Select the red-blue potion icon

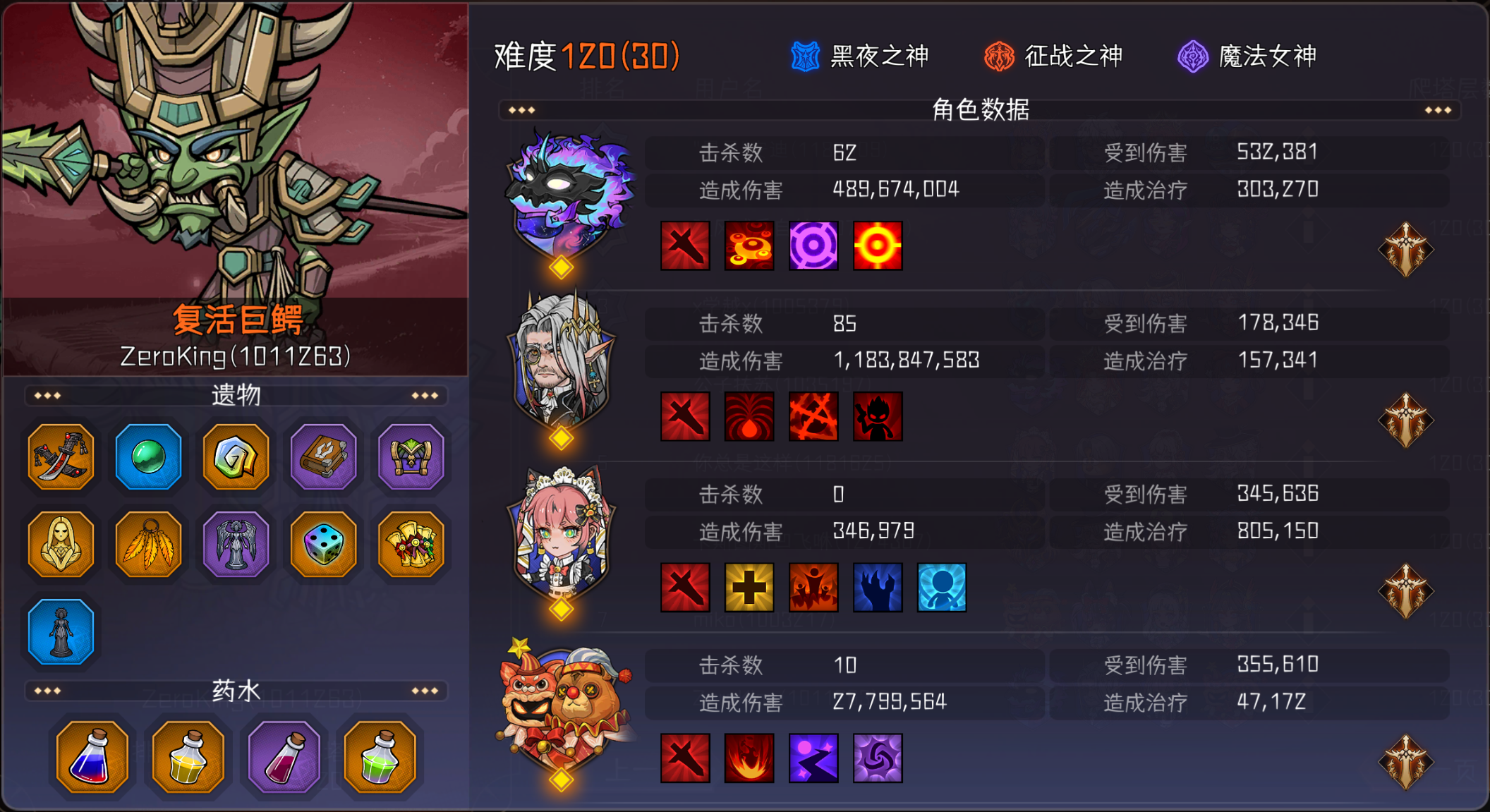pyautogui.click(x=90, y=756)
